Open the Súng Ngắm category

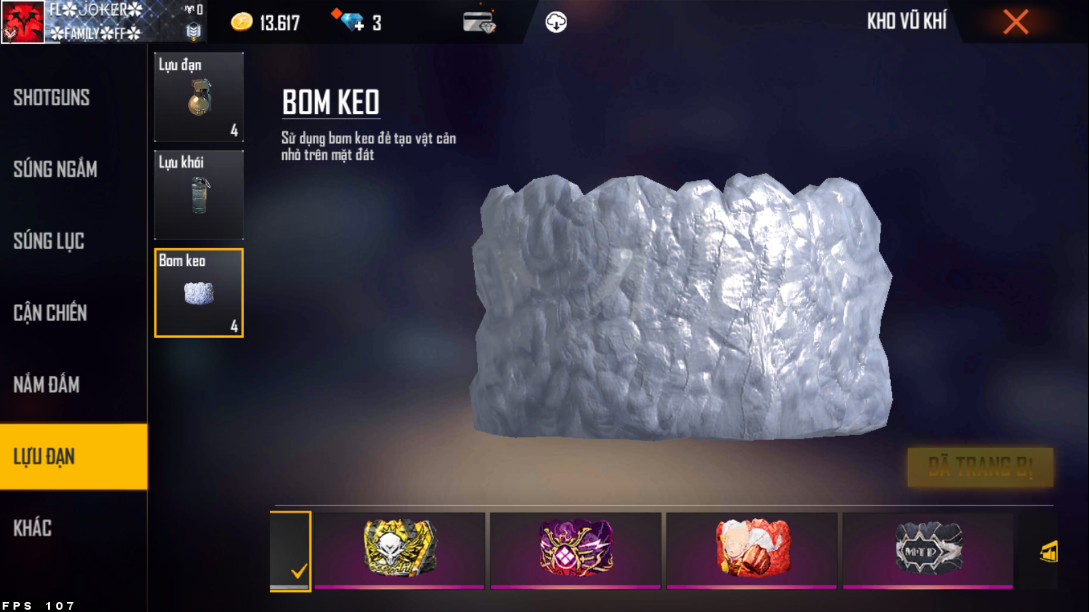tap(55, 169)
